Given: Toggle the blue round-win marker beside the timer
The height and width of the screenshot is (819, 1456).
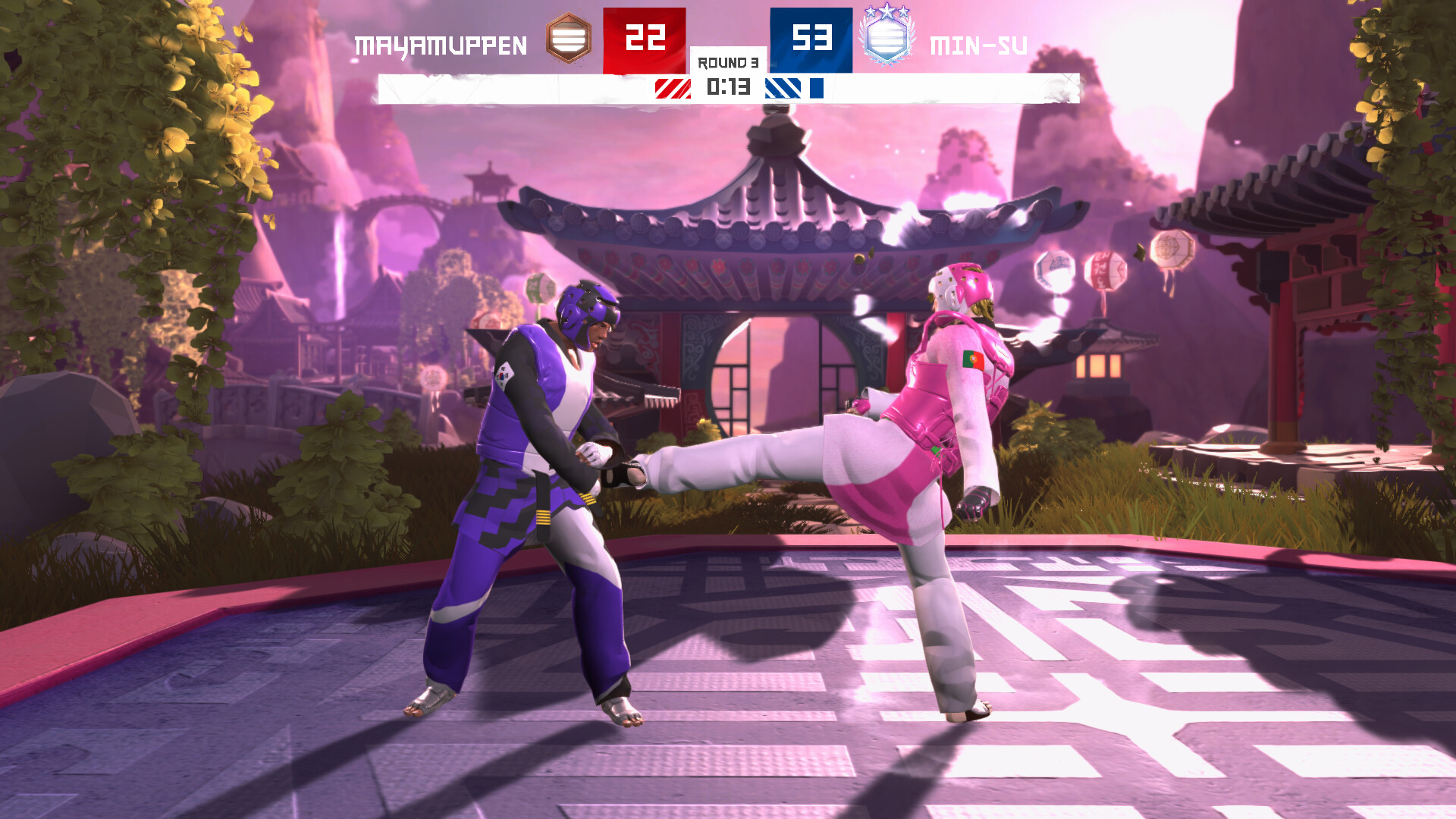Looking at the screenshot, I should pos(817,86).
